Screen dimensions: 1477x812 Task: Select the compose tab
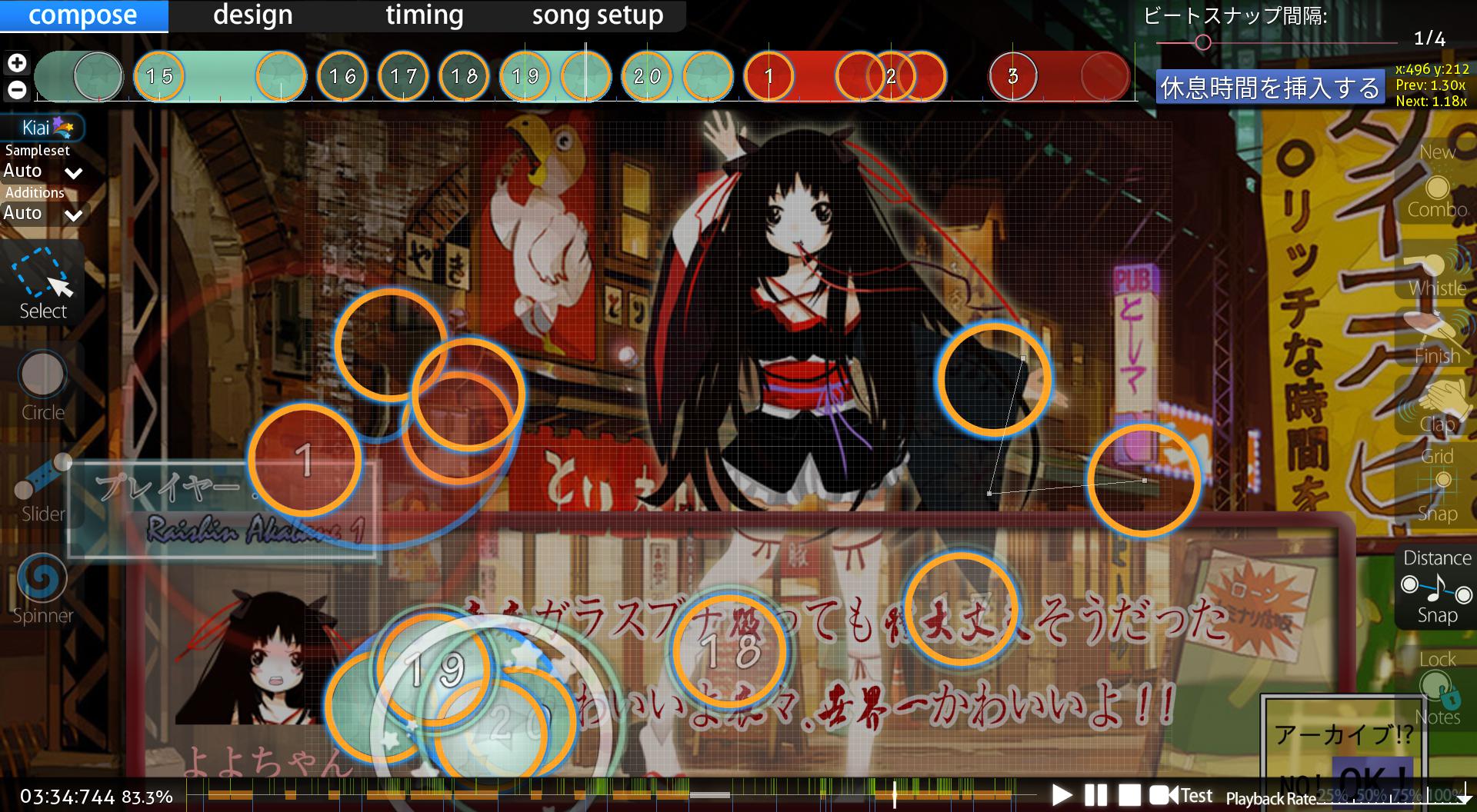[x=83, y=15]
